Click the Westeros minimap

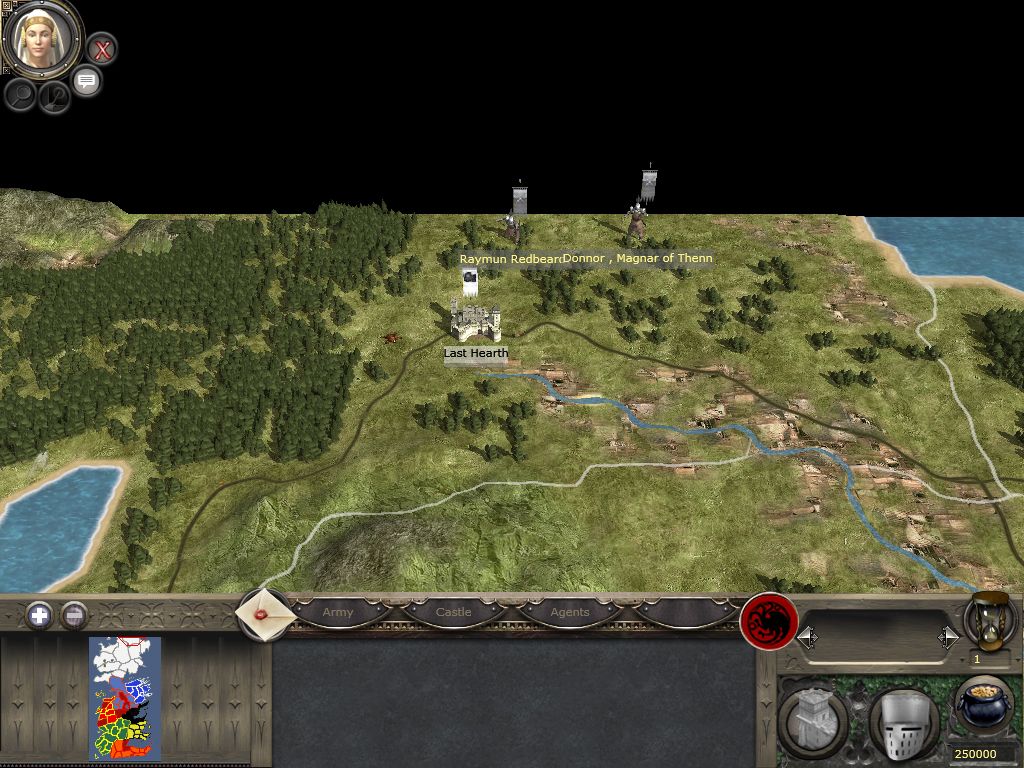click(x=125, y=698)
